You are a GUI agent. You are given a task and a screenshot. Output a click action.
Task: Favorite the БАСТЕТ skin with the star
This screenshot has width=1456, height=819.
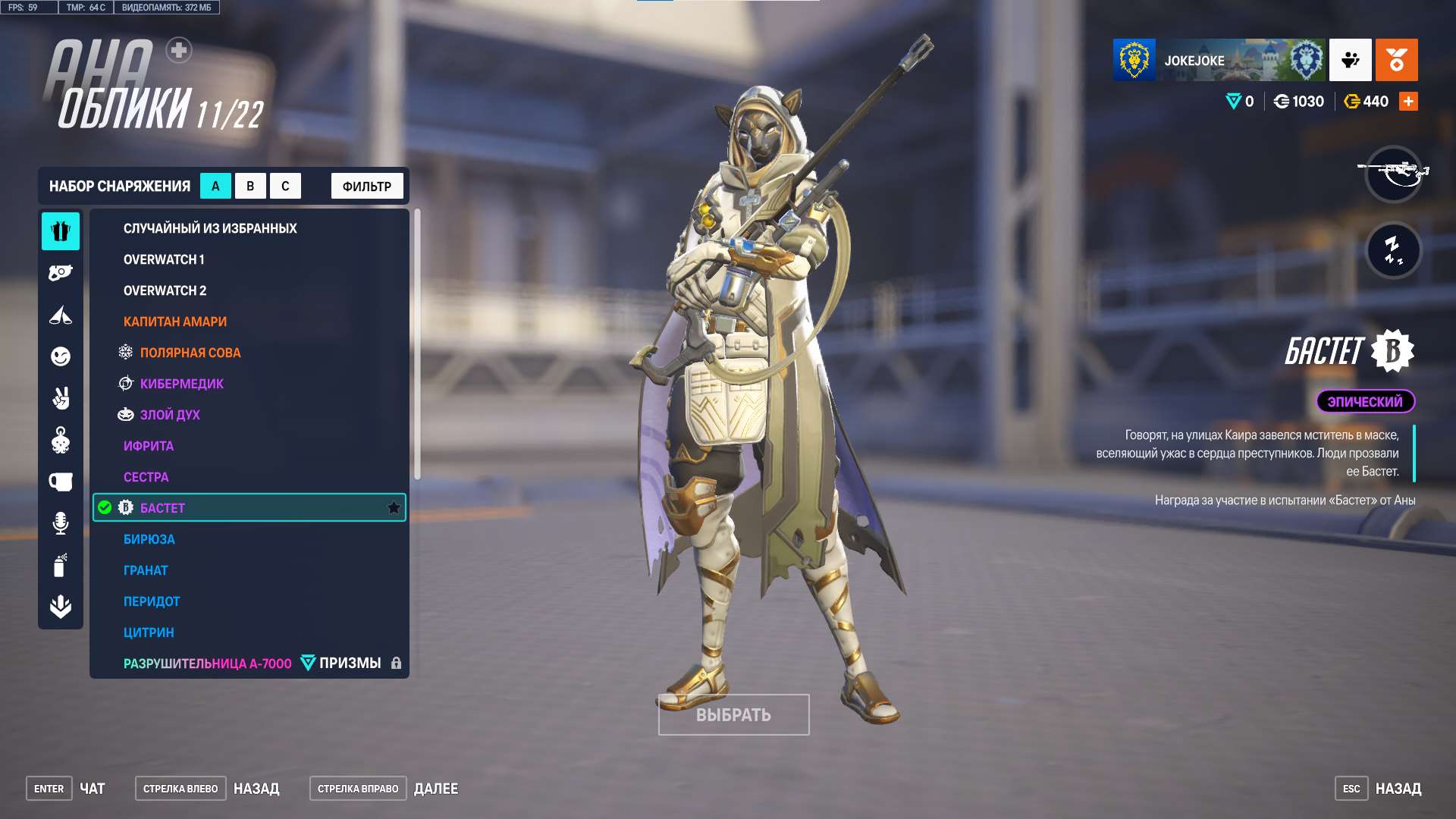tap(394, 508)
